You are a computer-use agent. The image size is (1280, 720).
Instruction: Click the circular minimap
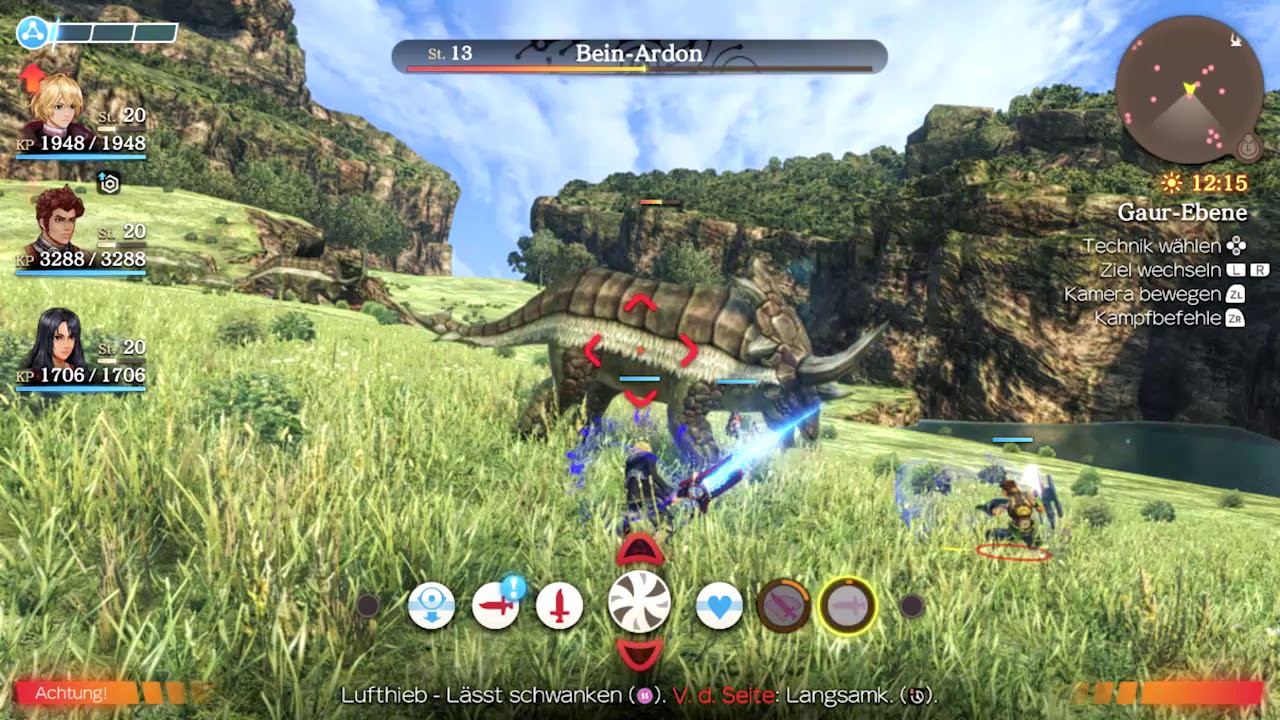point(1189,90)
